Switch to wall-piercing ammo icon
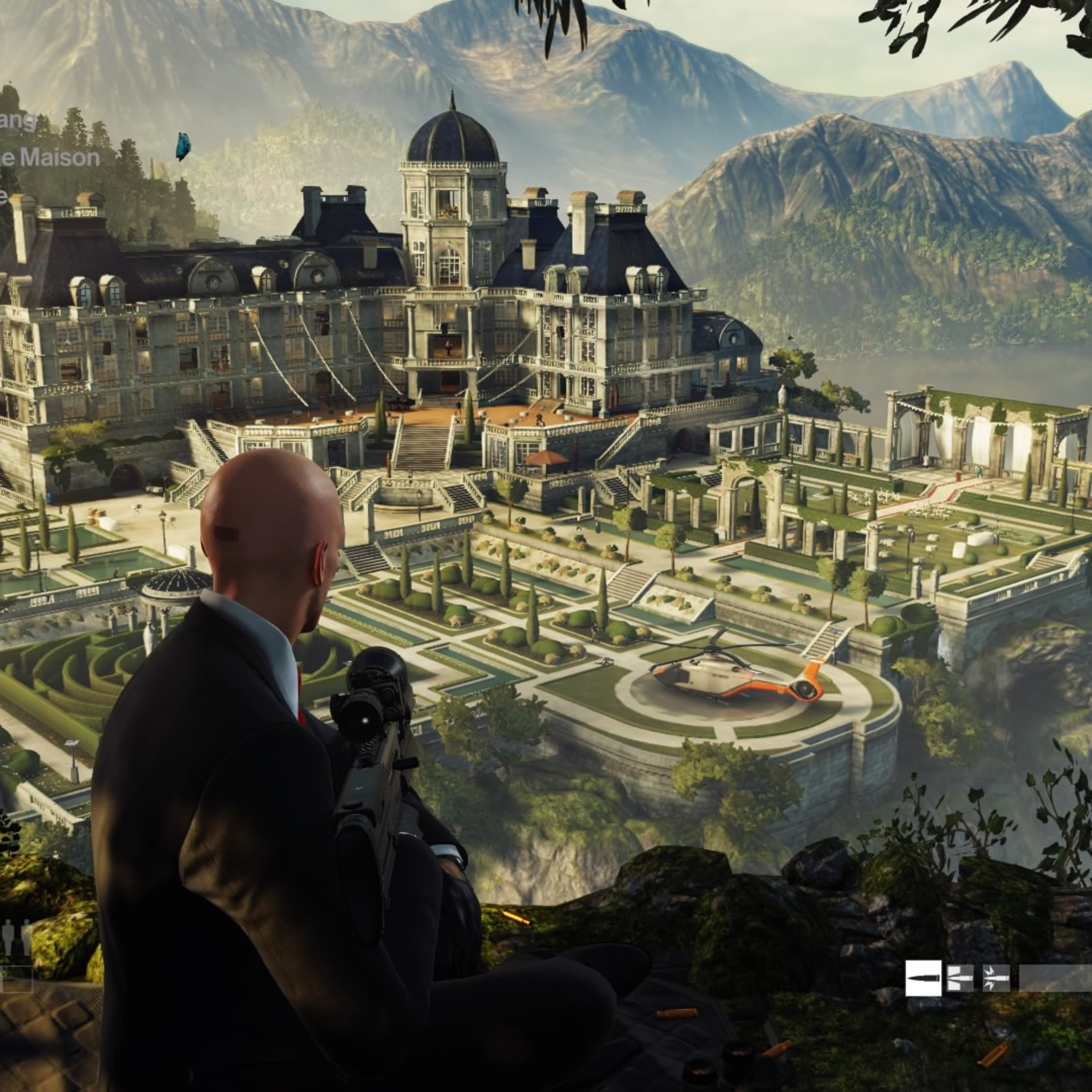Image resolution: width=1092 pixels, height=1092 pixels. point(960,978)
